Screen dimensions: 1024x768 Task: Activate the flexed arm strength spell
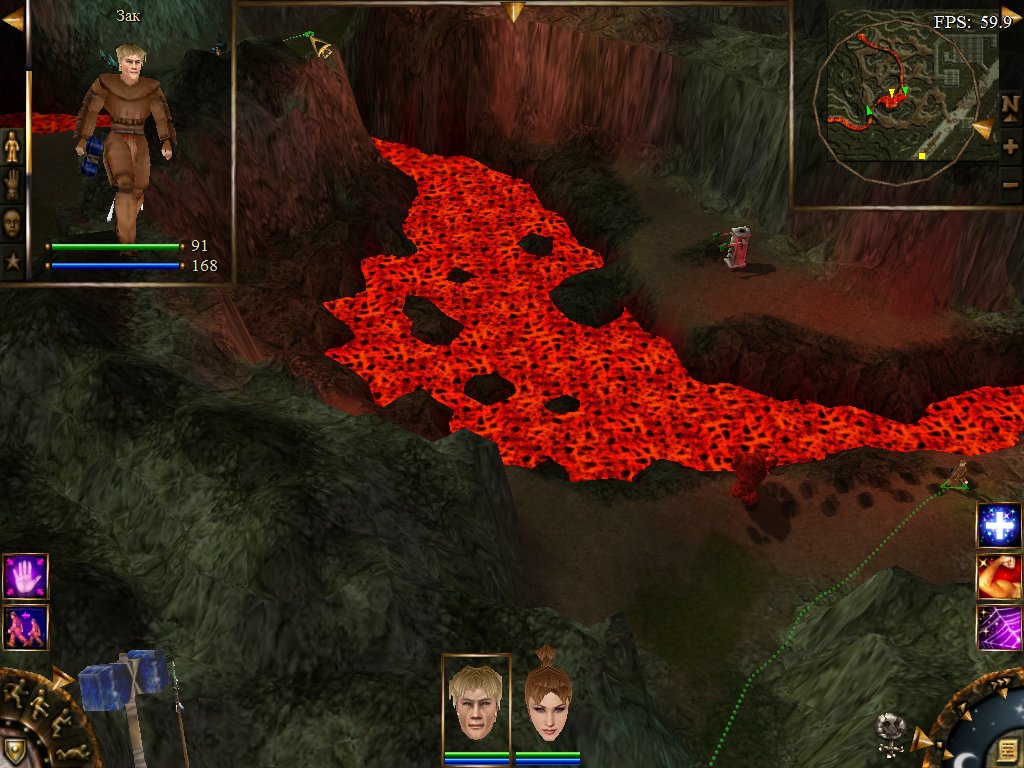click(999, 577)
